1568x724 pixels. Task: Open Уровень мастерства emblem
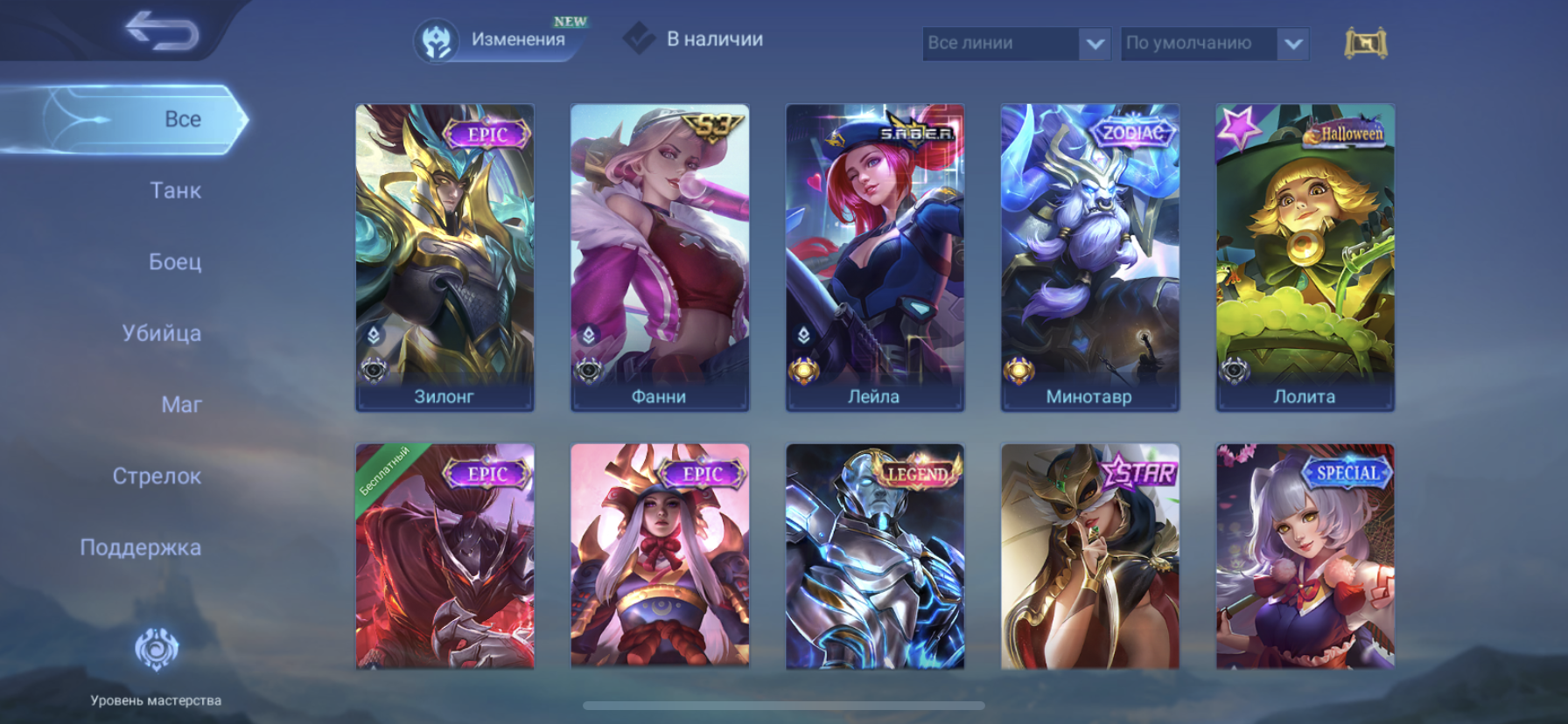(156, 651)
